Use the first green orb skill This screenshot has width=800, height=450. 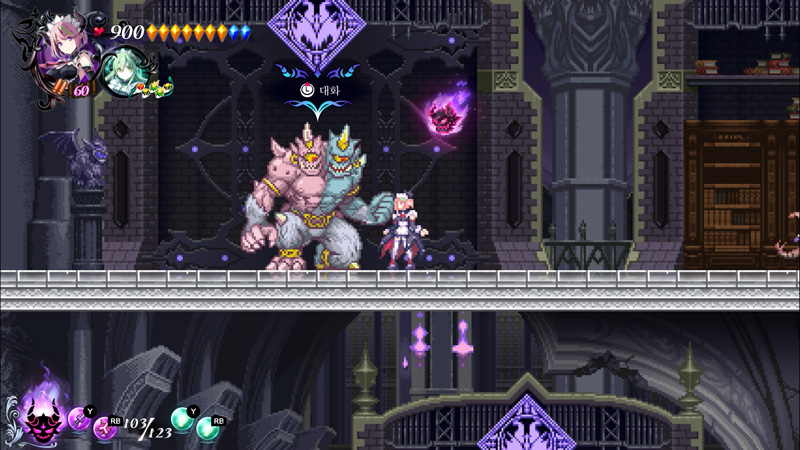pyautogui.click(x=182, y=418)
